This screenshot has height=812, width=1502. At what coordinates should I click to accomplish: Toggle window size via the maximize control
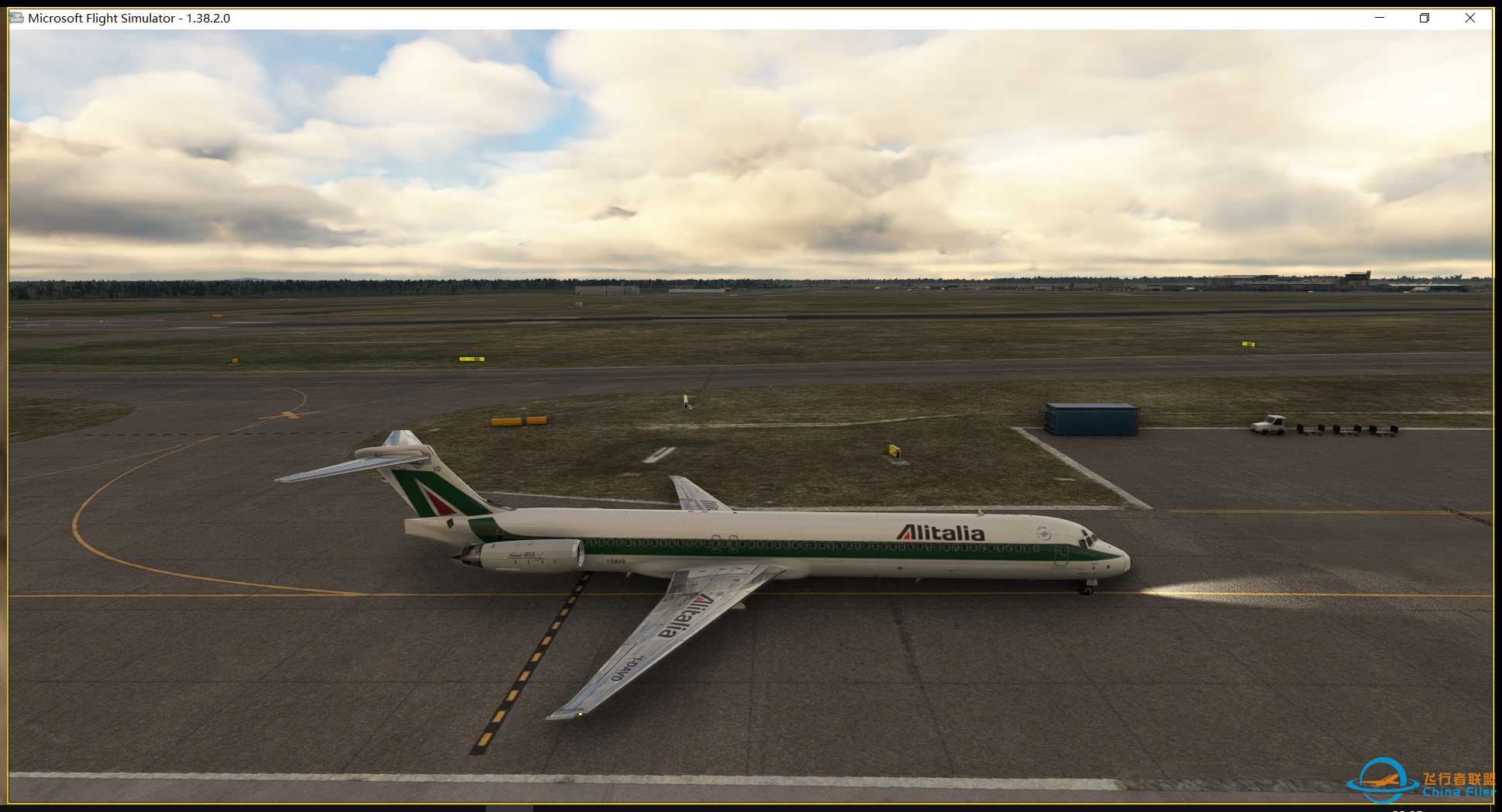[x=1424, y=17]
